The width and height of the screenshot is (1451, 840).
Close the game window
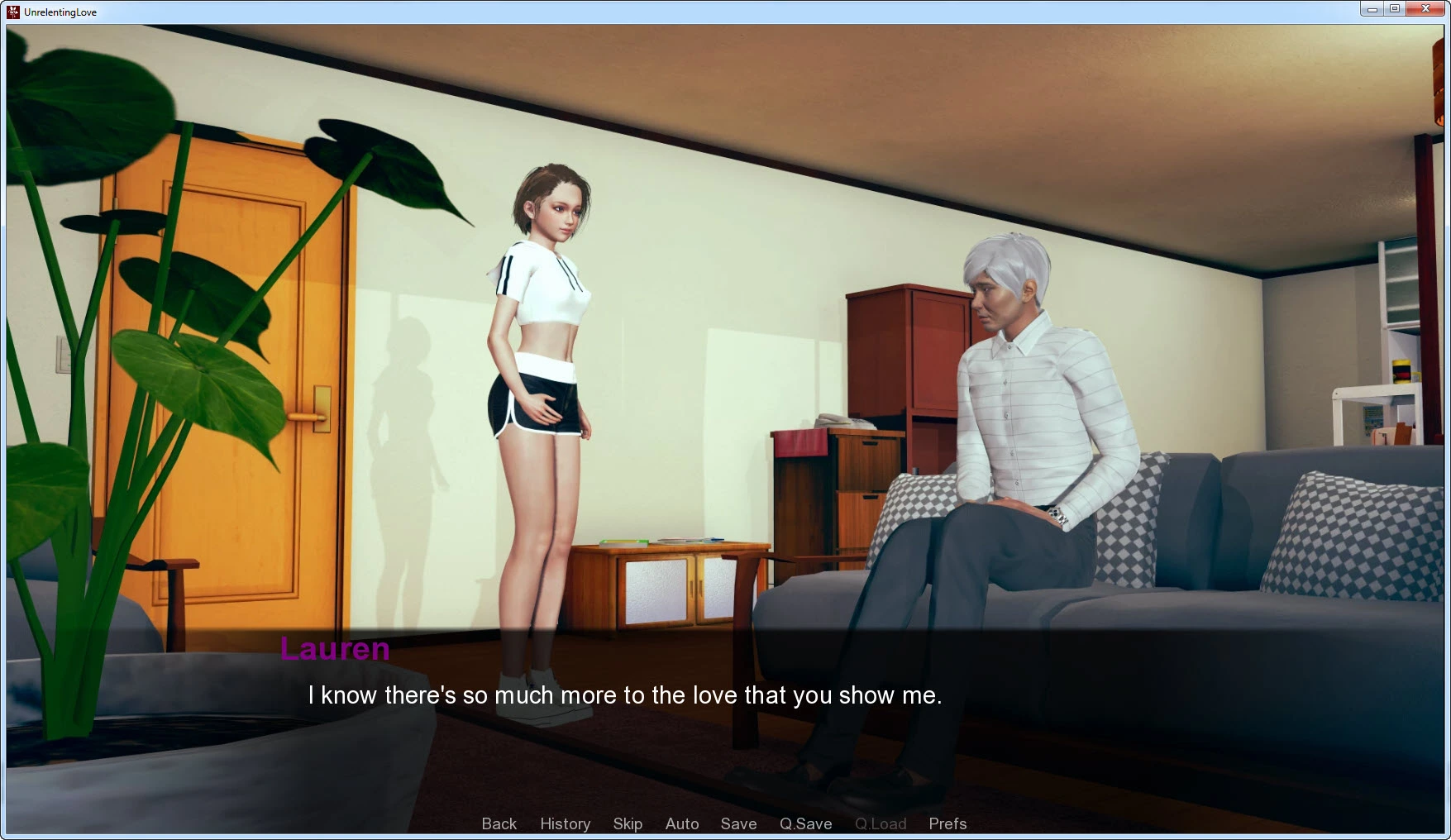coord(1425,9)
